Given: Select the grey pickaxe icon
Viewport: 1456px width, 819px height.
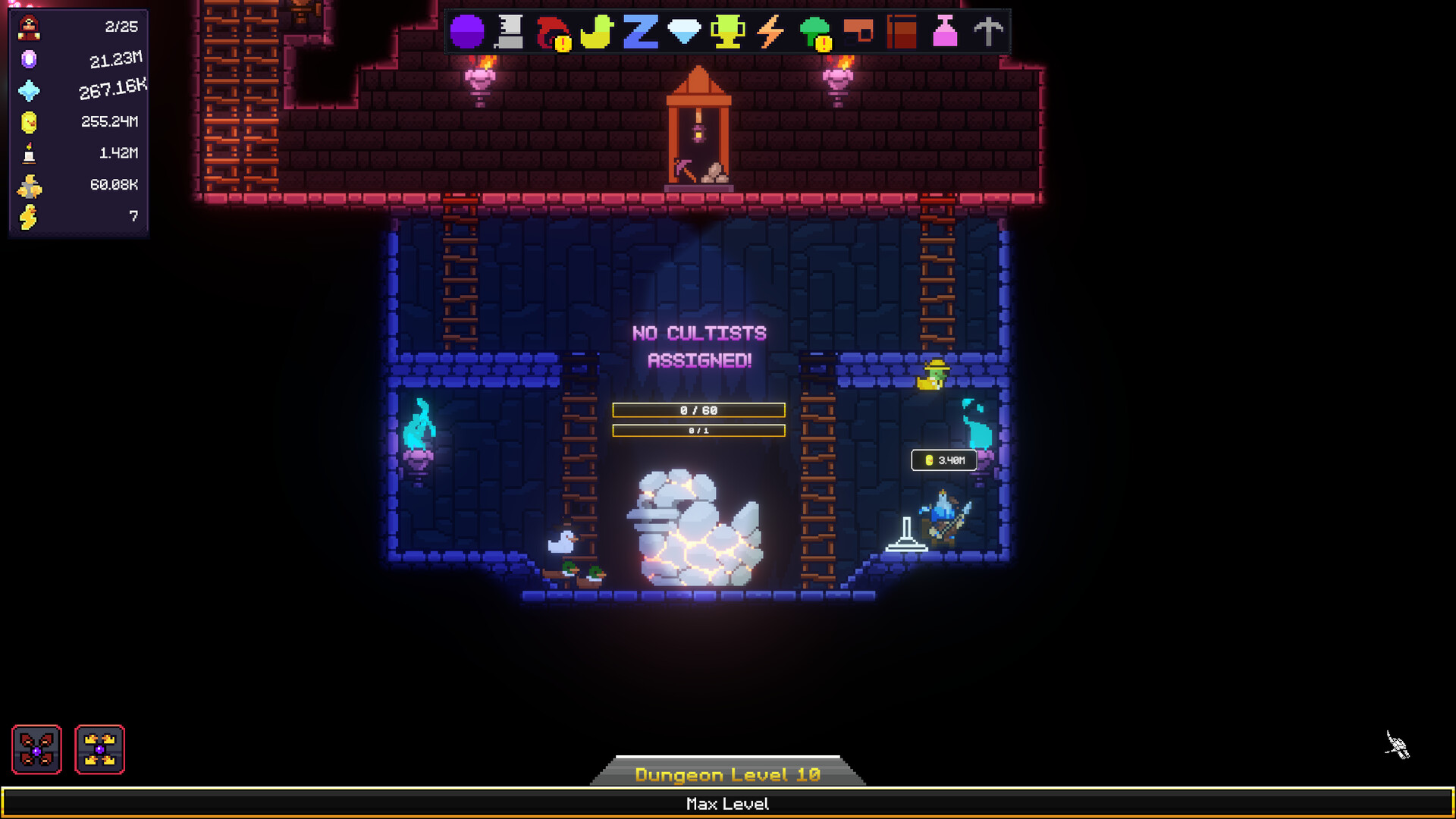Looking at the screenshot, I should point(988,33).
